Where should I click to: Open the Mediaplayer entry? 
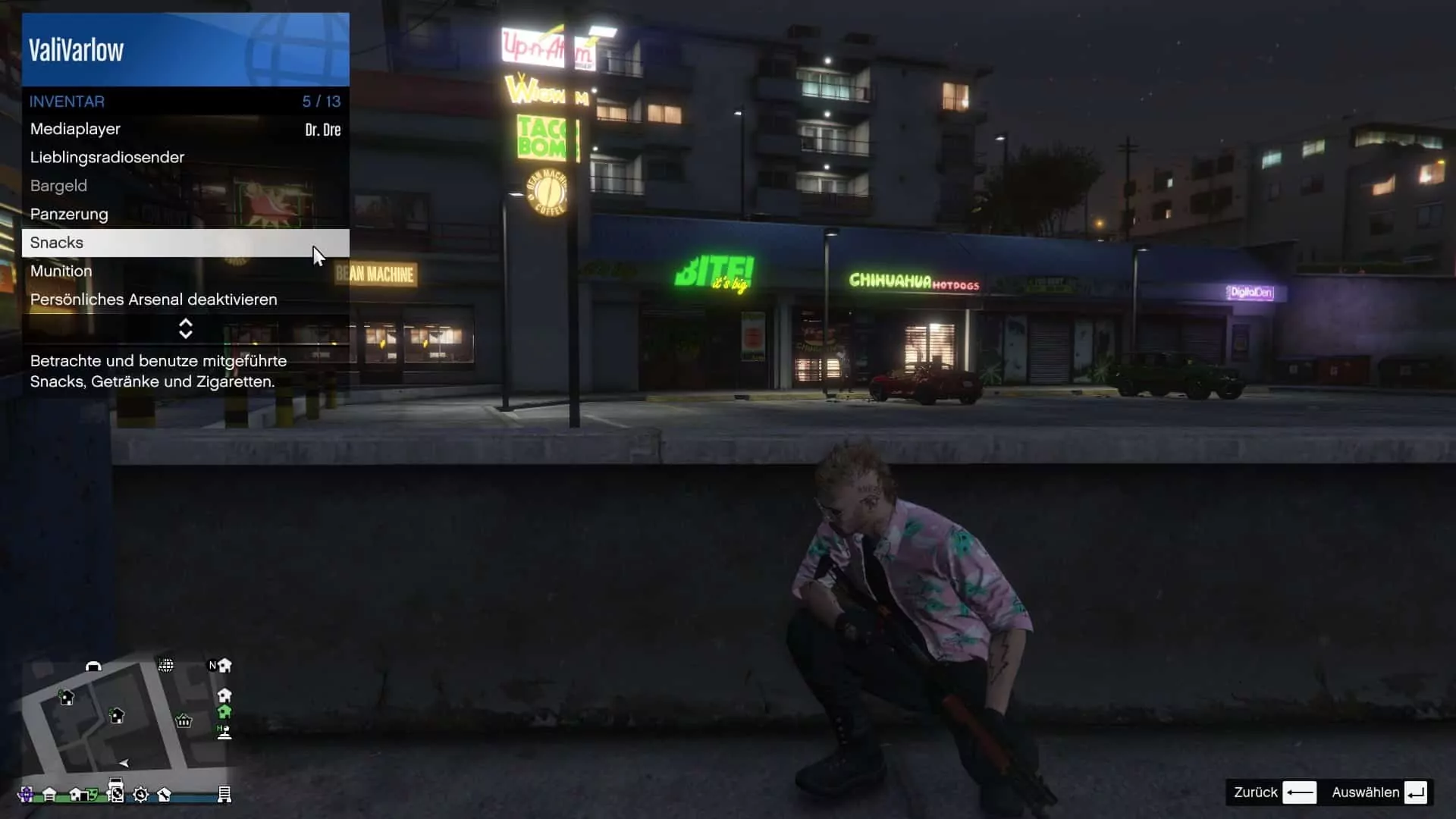185,130
